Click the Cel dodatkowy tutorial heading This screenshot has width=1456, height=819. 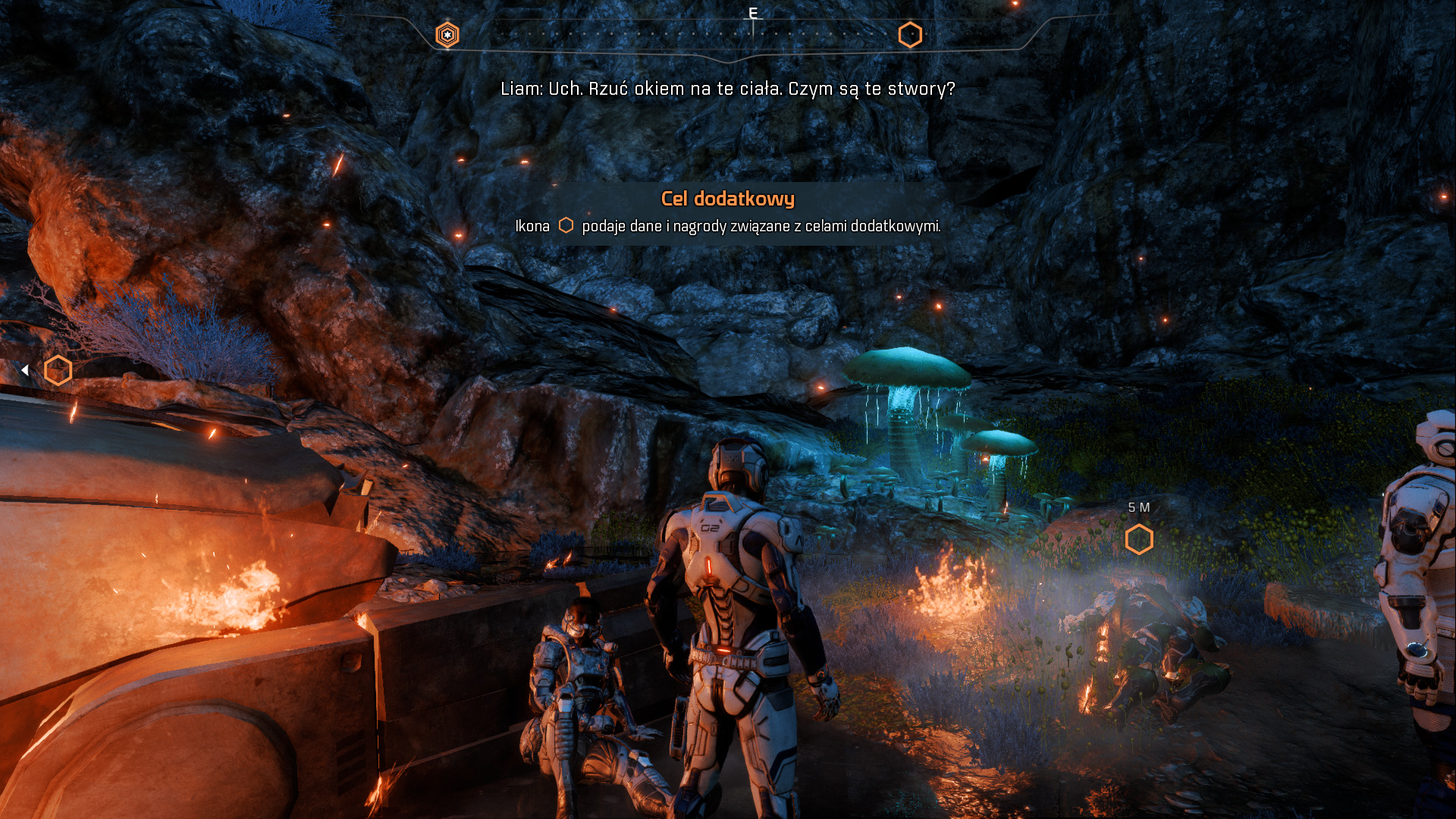[727, 199]
